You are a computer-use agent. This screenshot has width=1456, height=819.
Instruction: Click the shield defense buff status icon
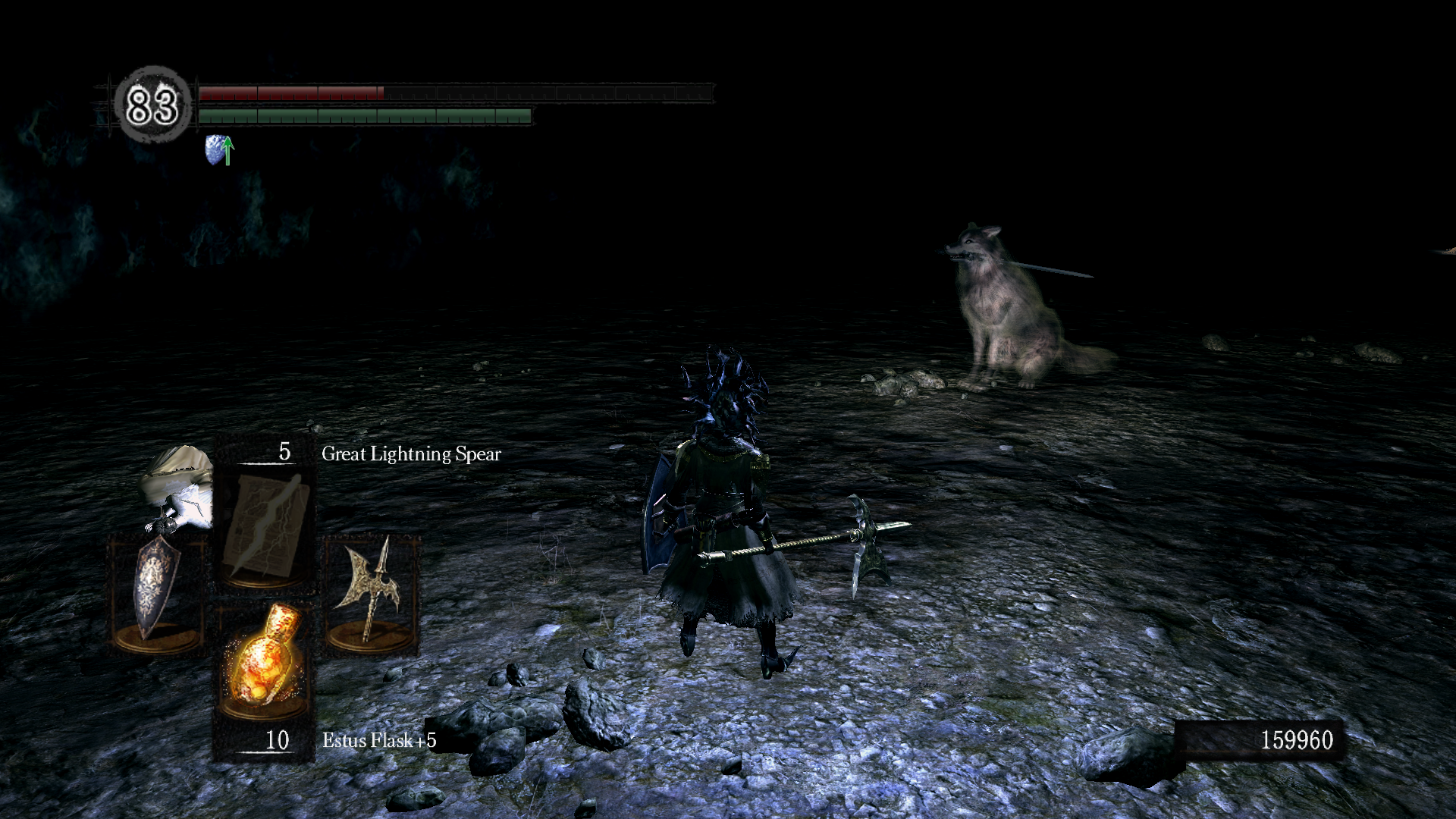(219, 150)
